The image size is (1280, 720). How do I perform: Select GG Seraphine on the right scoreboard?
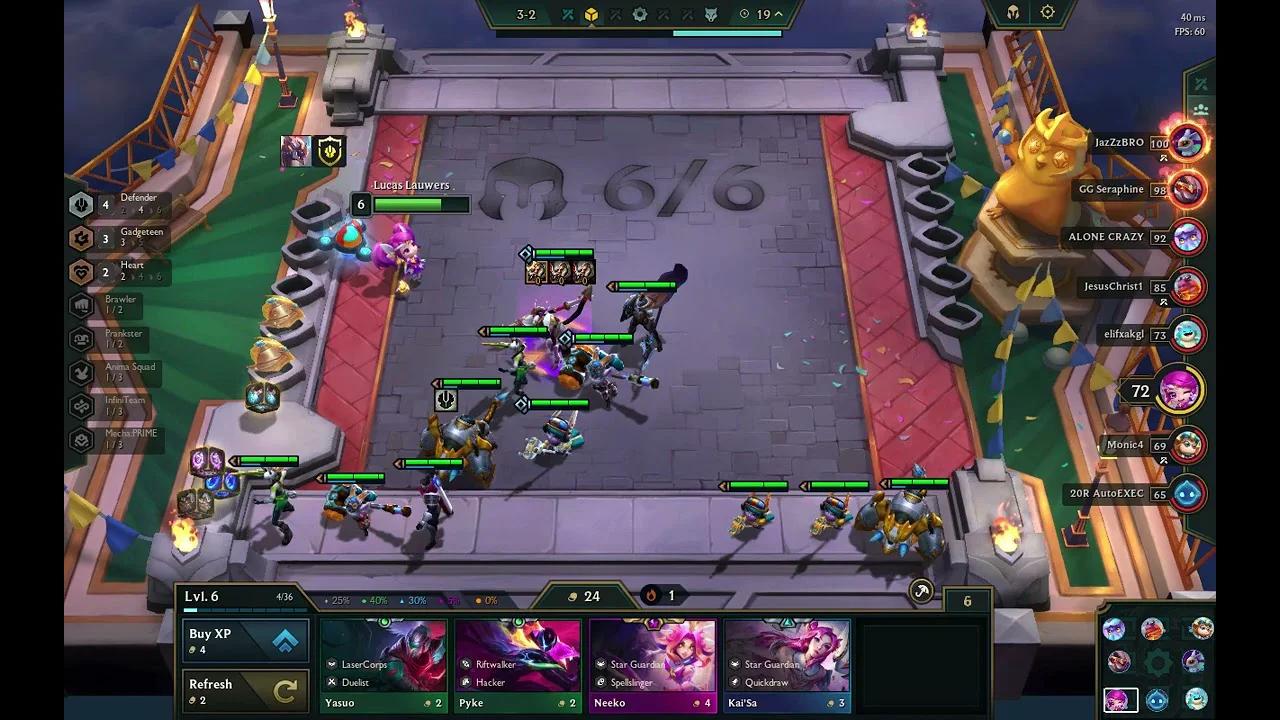(1186, 189)
